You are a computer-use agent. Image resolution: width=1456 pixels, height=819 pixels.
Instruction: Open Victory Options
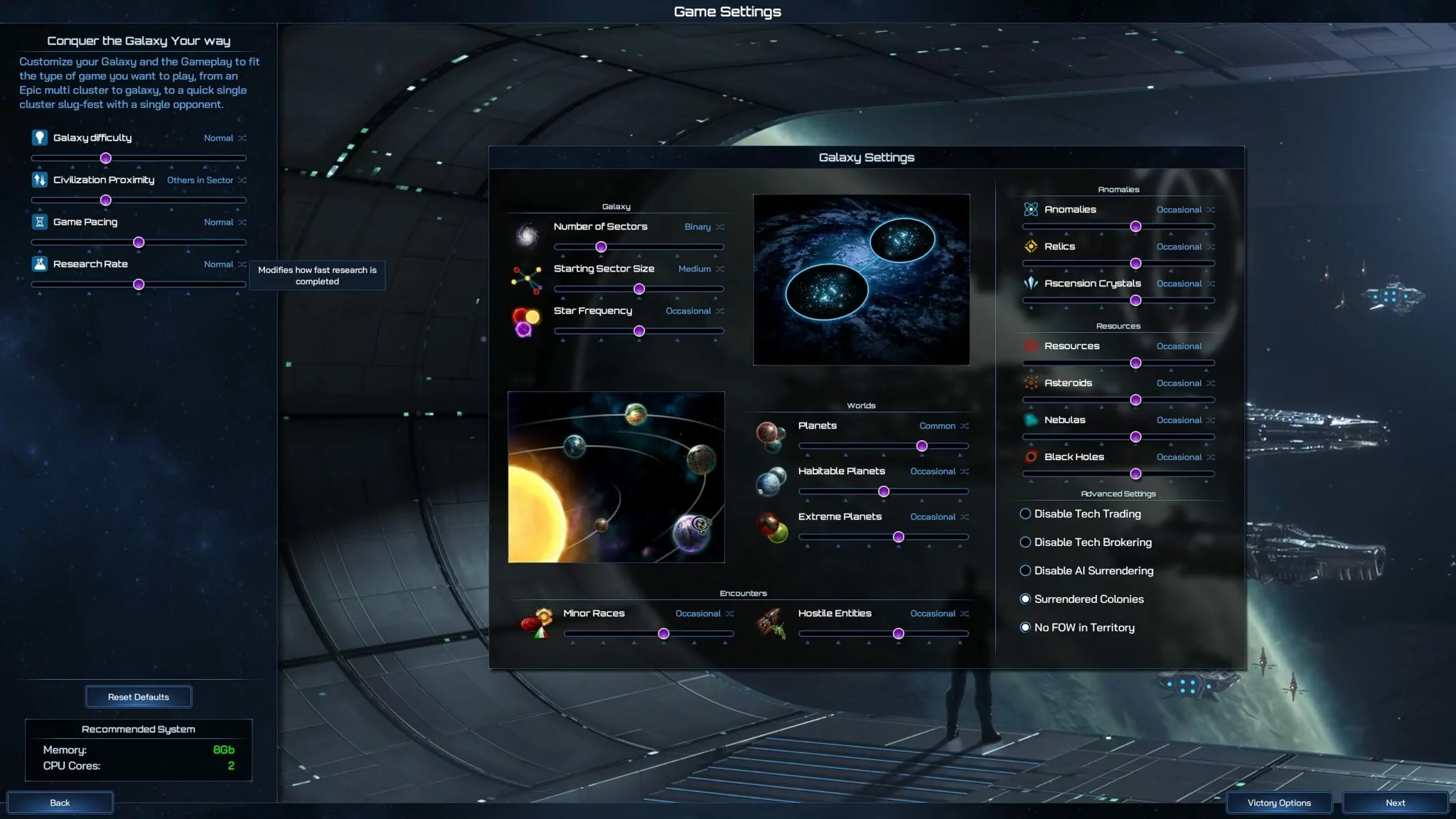click(1279, 803)
